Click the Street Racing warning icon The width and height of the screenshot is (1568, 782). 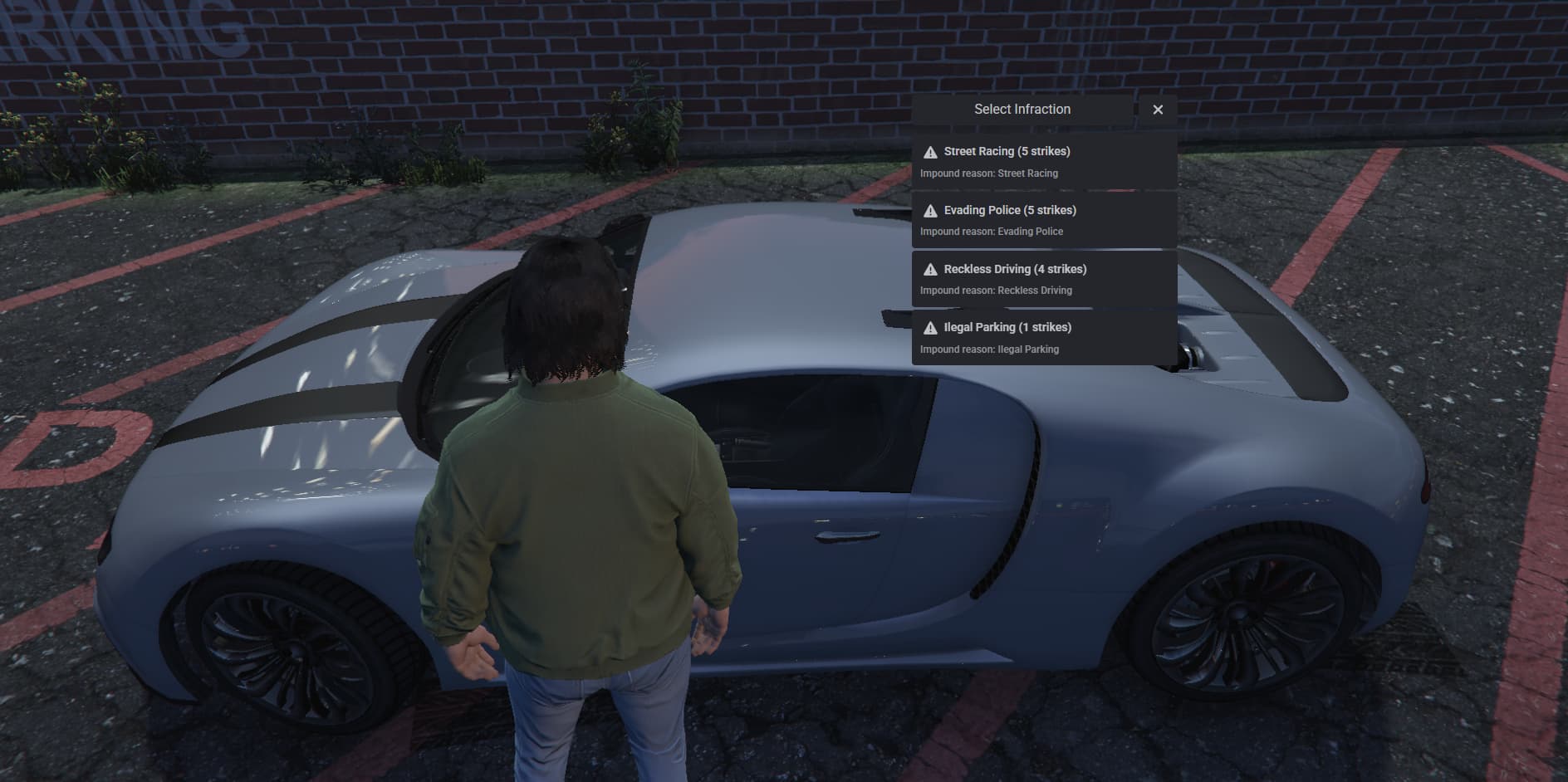(930, 151)
